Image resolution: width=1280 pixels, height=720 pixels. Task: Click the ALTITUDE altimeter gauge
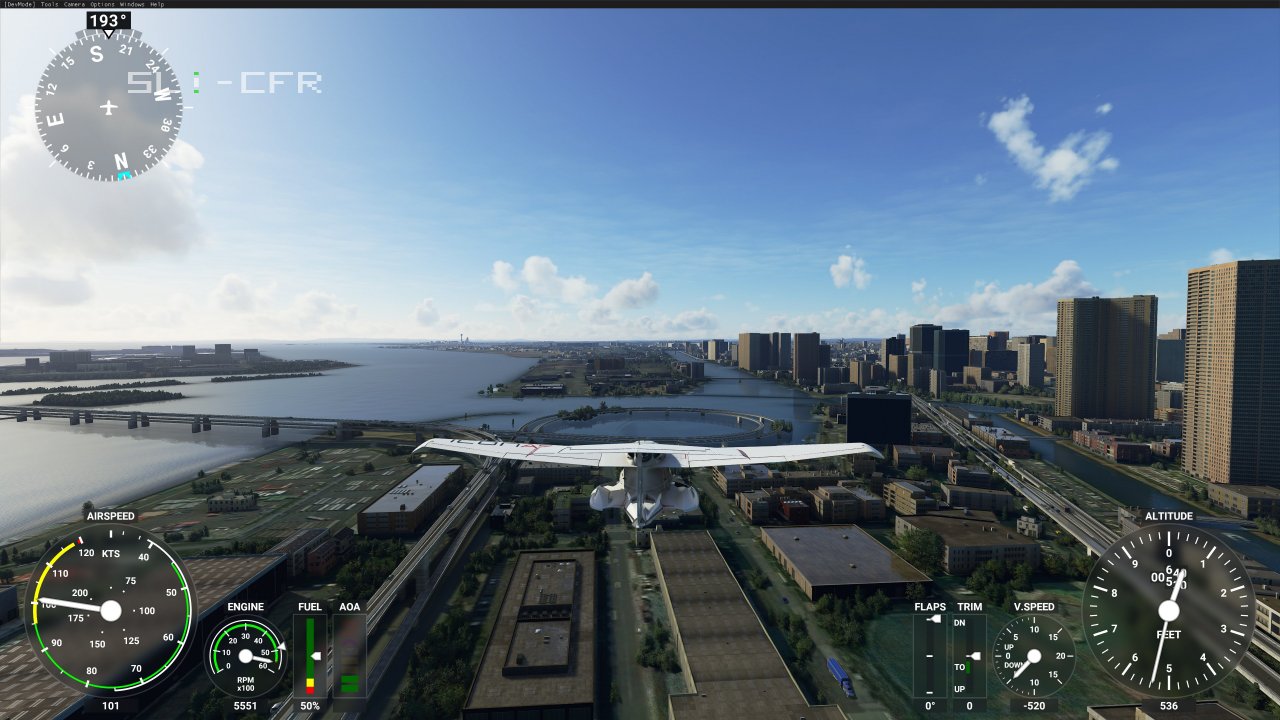point(1168,610)
